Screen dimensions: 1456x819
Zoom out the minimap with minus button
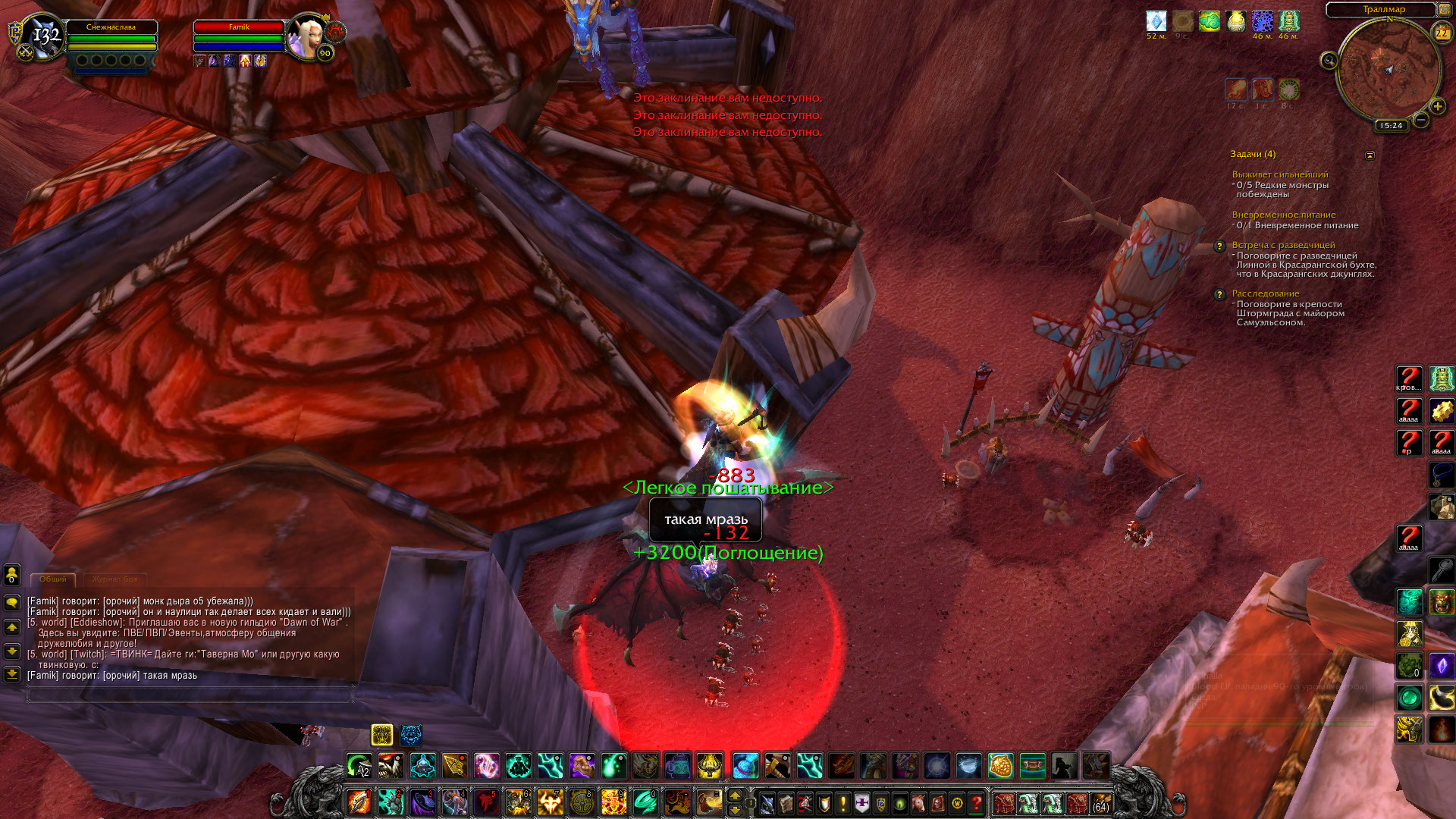click(x=1421, y=120)
